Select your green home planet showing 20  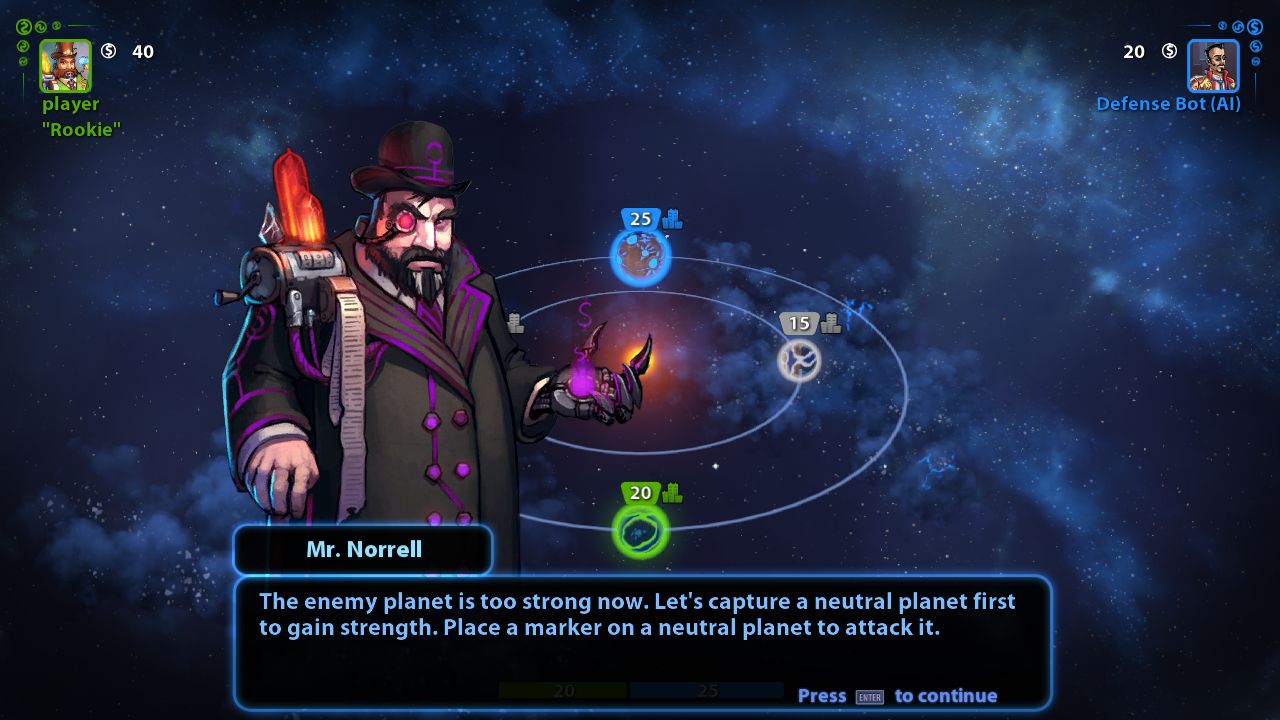(639, 533)
